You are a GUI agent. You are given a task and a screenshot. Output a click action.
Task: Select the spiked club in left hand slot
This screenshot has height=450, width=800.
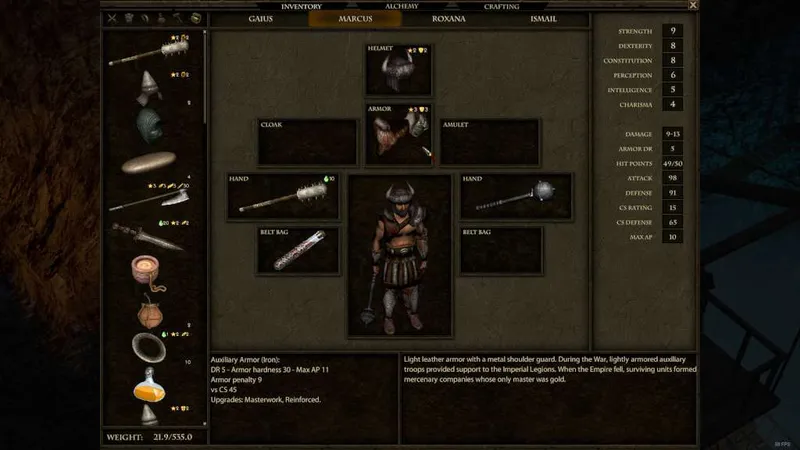(281, 196)
